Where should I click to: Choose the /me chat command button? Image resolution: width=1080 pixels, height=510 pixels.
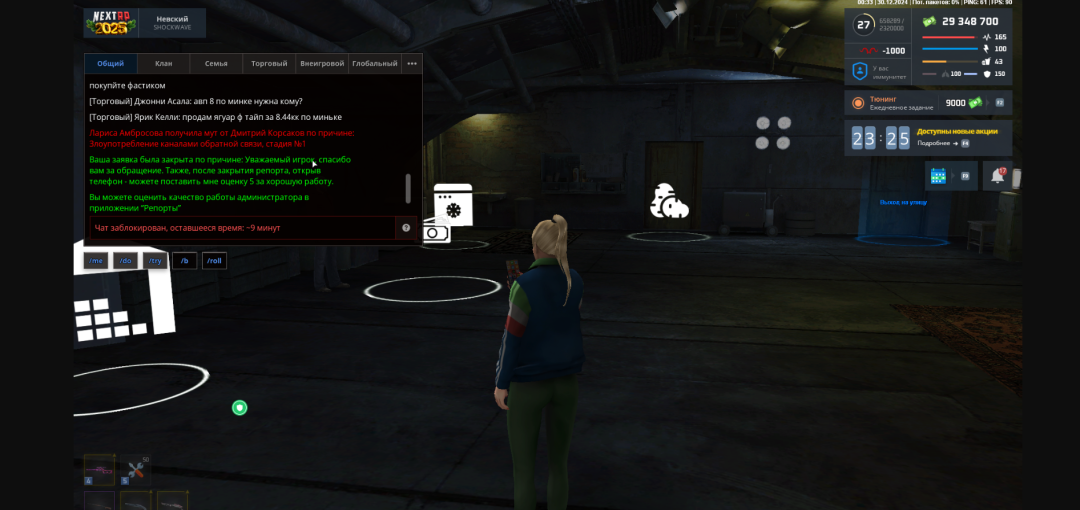pos(96,261)
